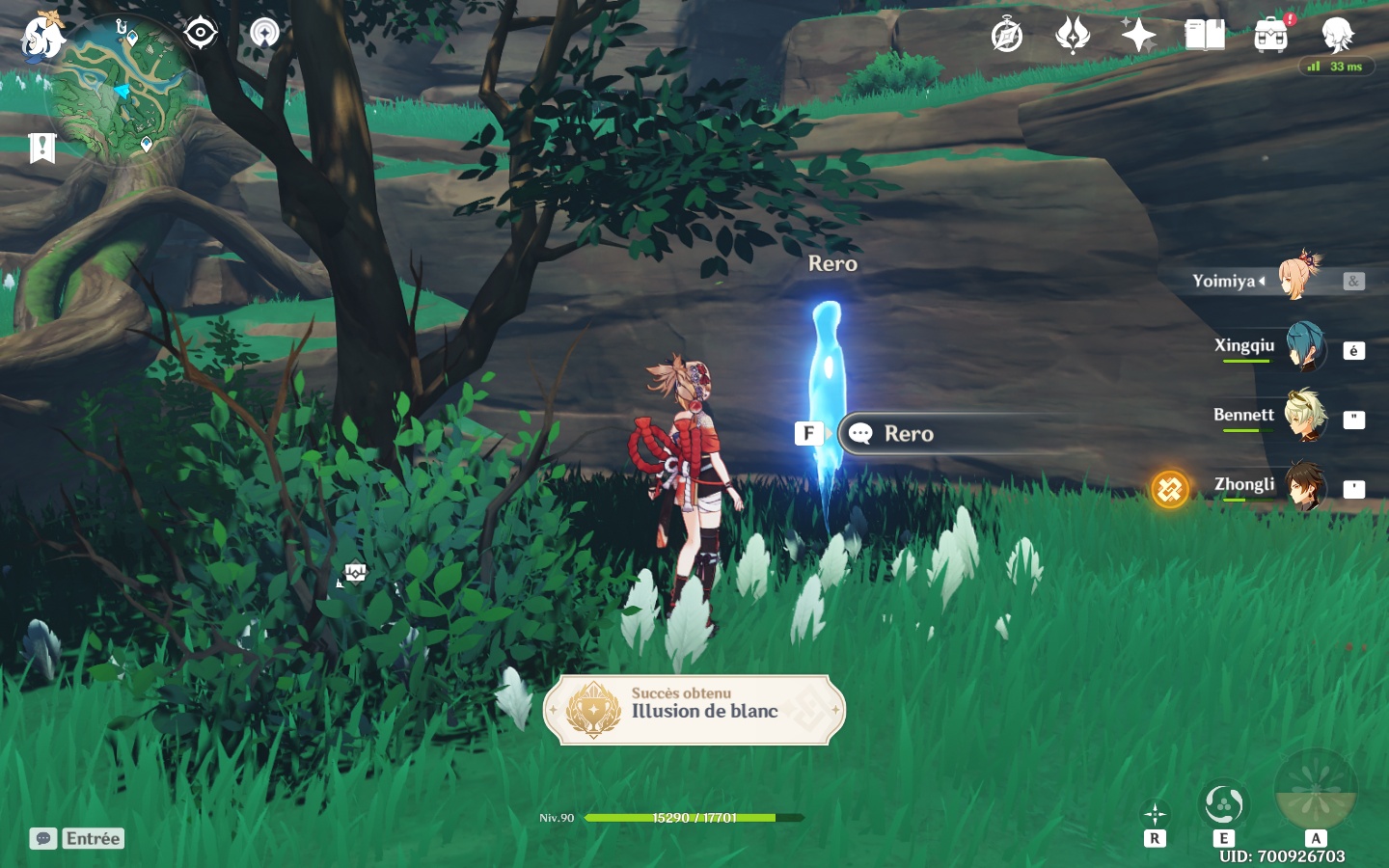
Task: Select Yoimiya in the party list
Action: [x=1271, y=280]
